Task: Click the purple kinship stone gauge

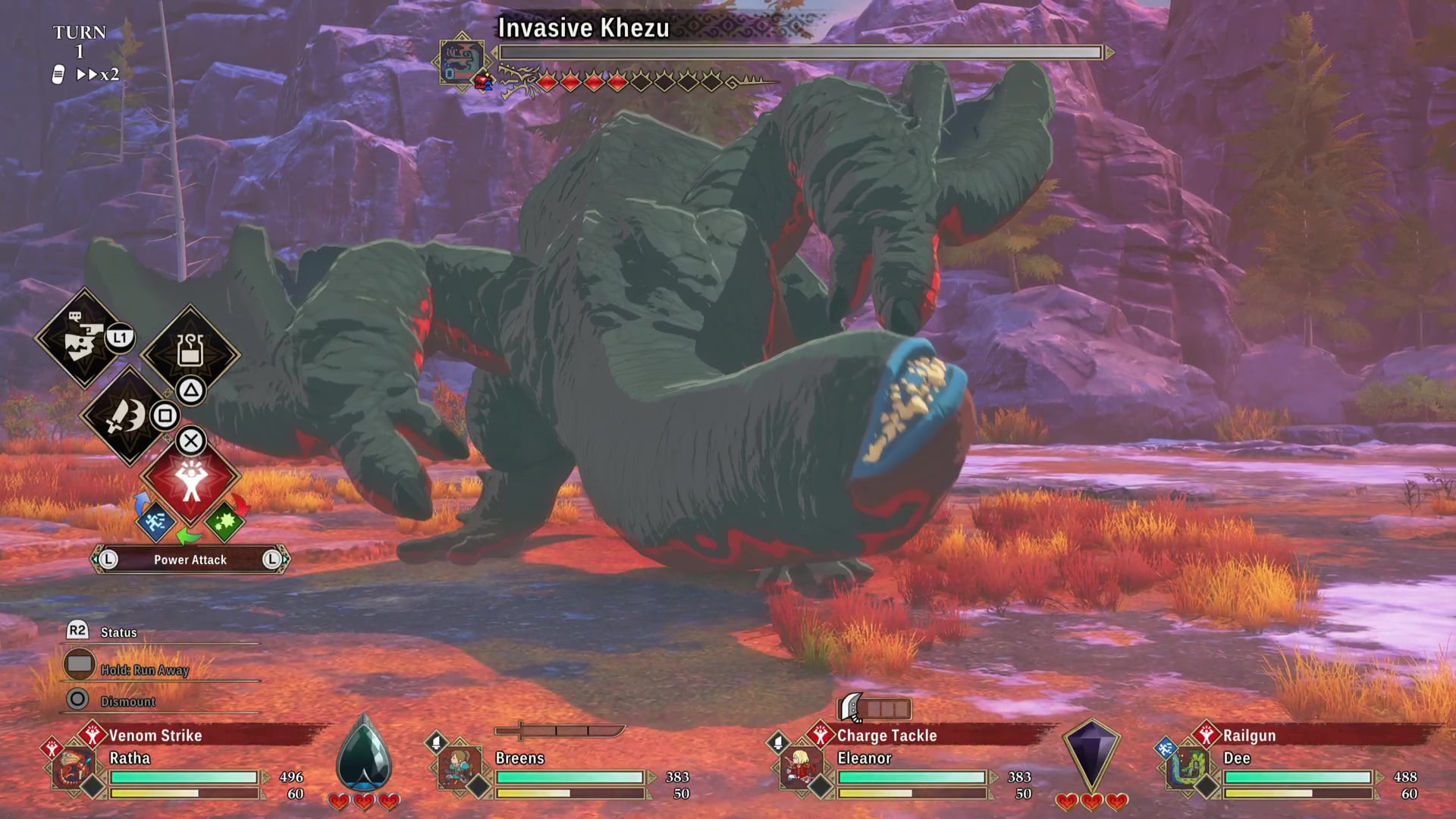Action: [1091, 755]
